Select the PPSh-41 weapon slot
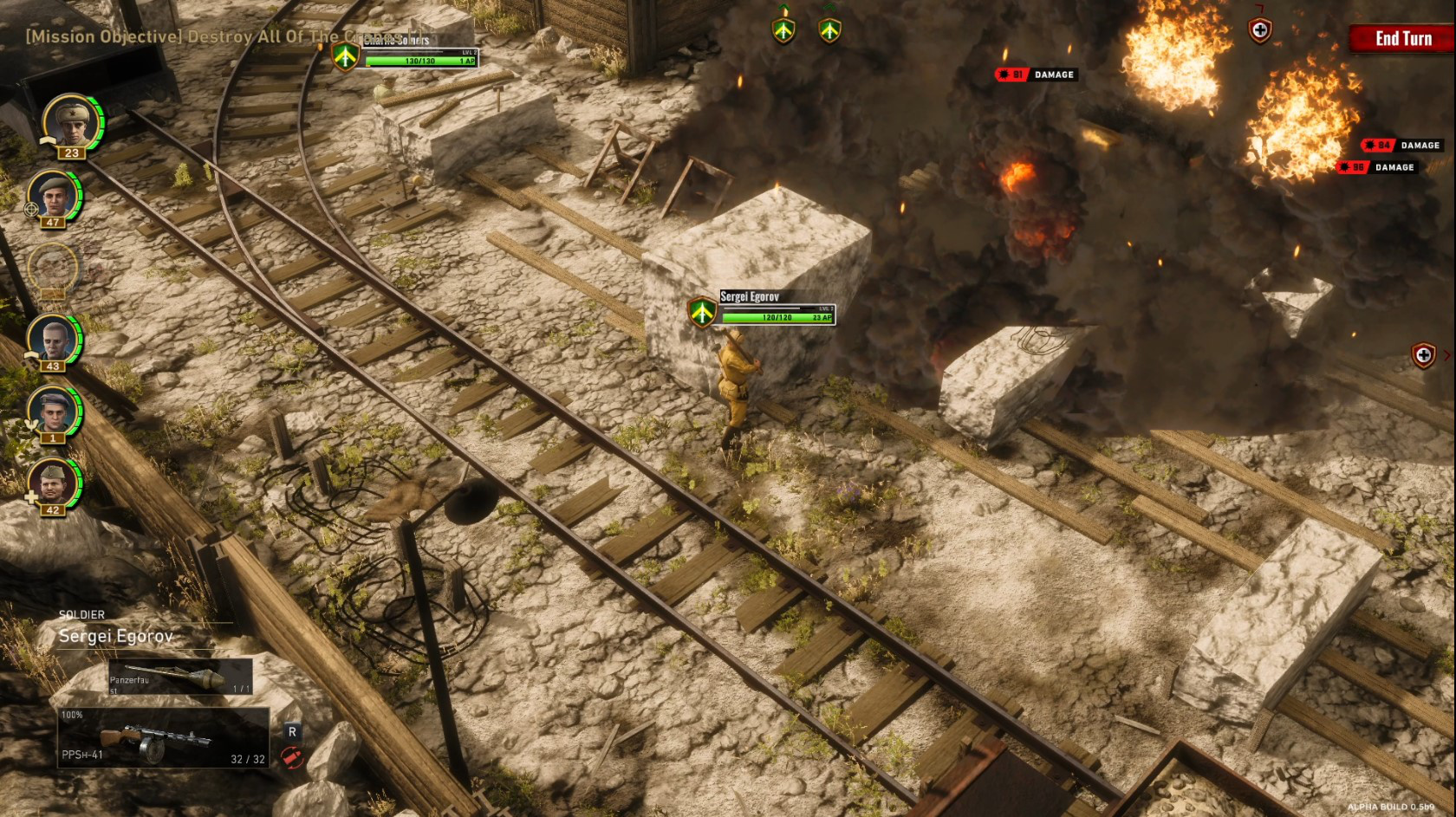Screen dimensions: 1456x817 pos(164,738)
